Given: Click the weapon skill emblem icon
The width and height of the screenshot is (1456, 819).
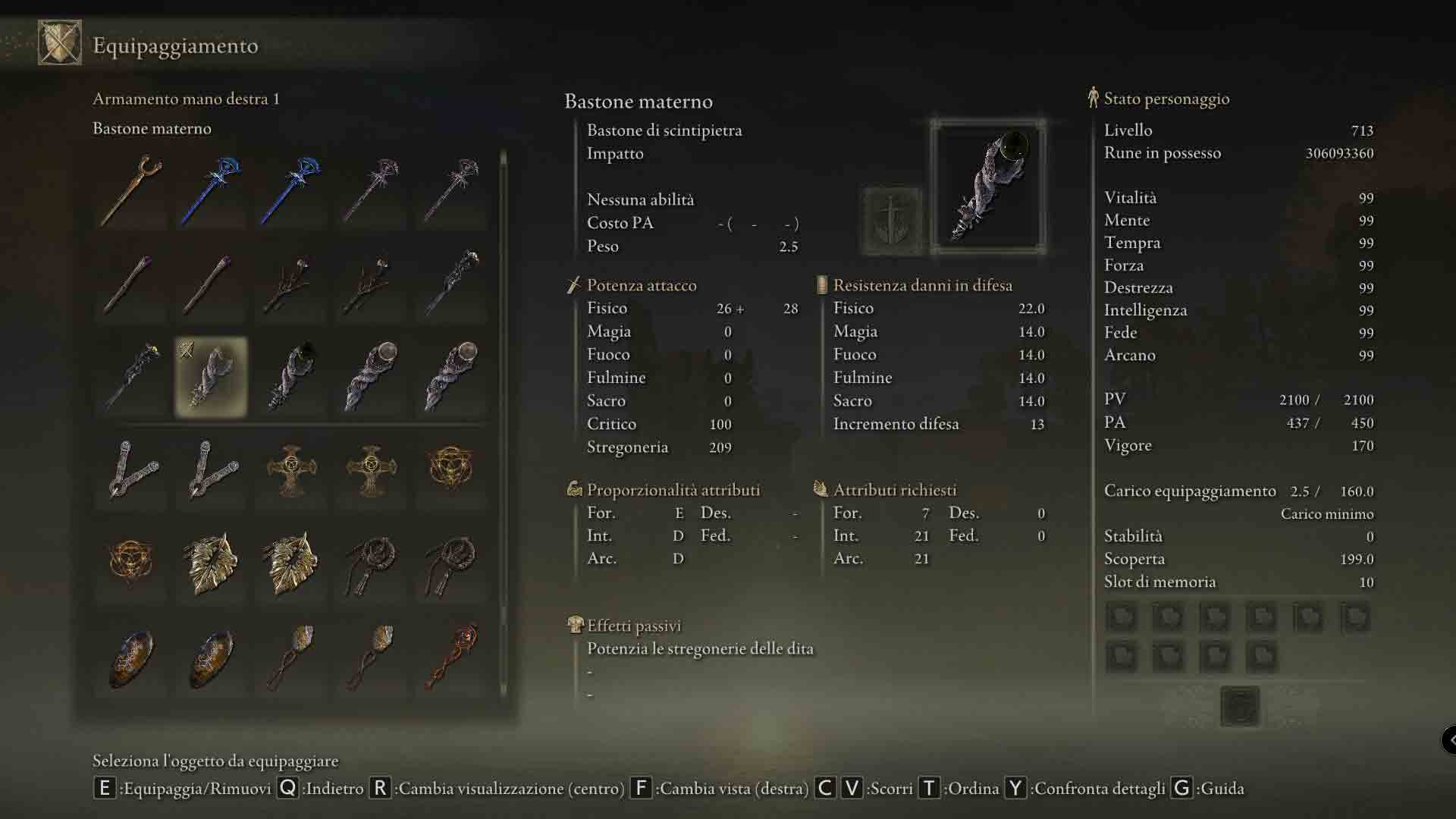Looking at the screenshot, I should [893, 221].
